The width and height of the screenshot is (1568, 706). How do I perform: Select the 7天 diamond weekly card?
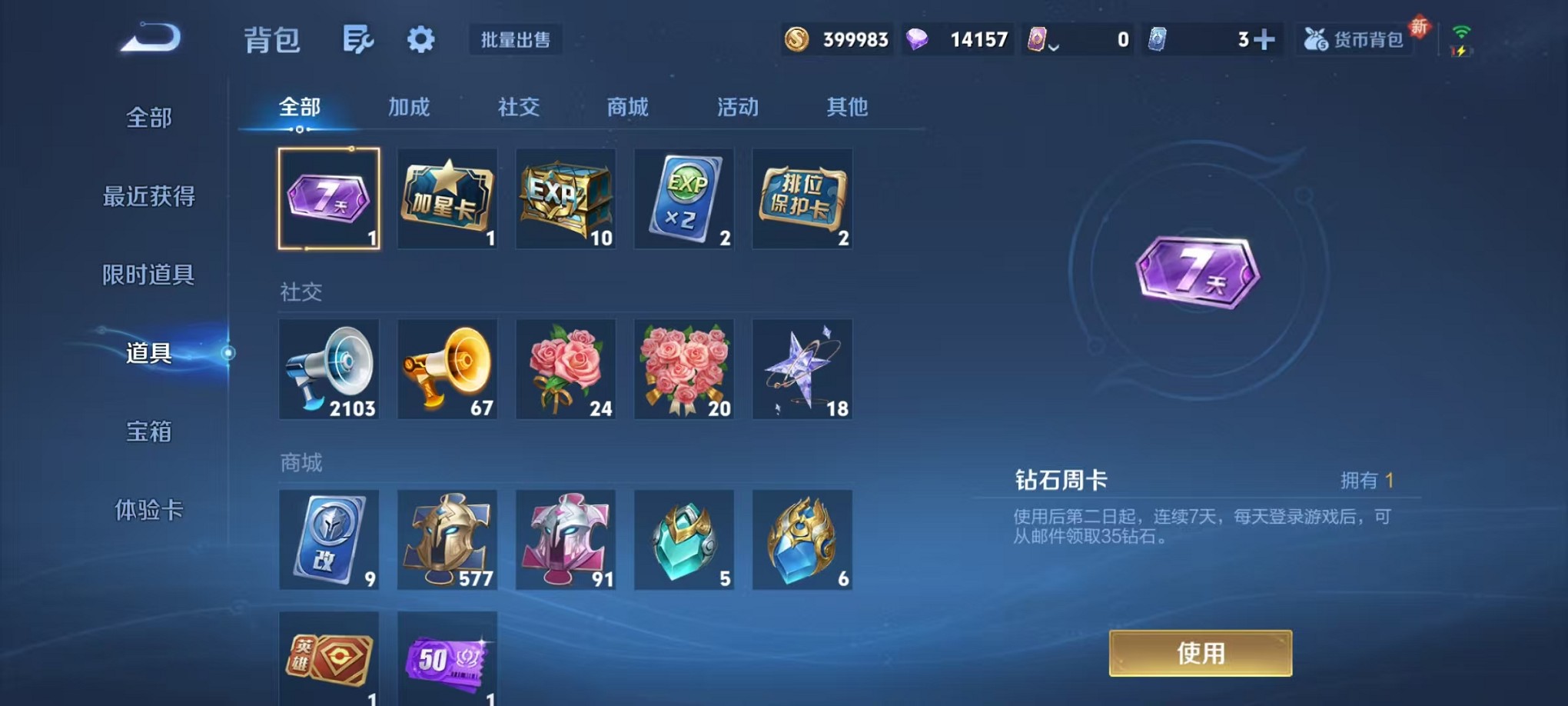329,198
